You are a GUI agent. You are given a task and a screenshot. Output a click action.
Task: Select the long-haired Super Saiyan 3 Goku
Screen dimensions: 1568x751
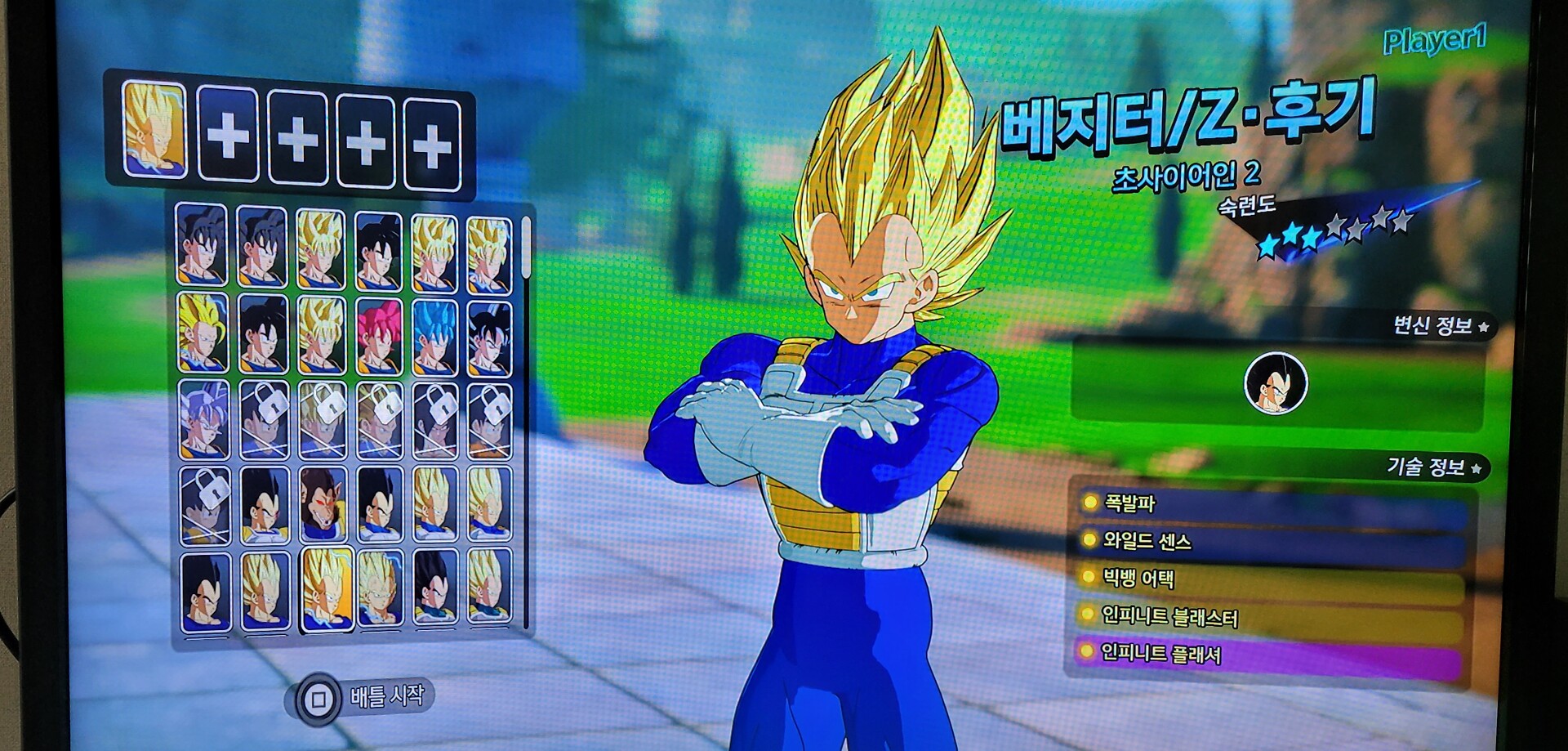(x=203, y=333)
